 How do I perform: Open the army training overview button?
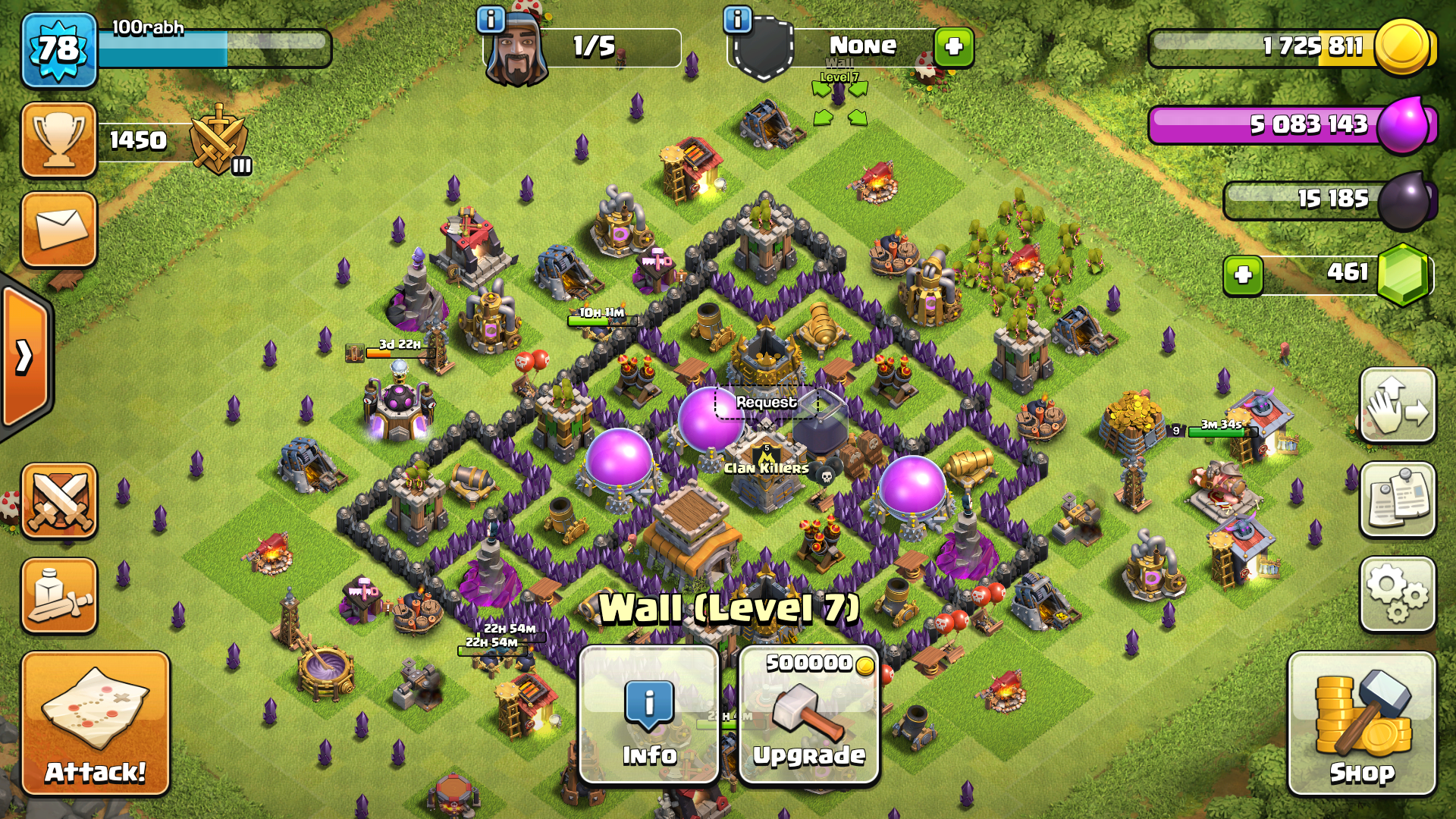point(59,596)
